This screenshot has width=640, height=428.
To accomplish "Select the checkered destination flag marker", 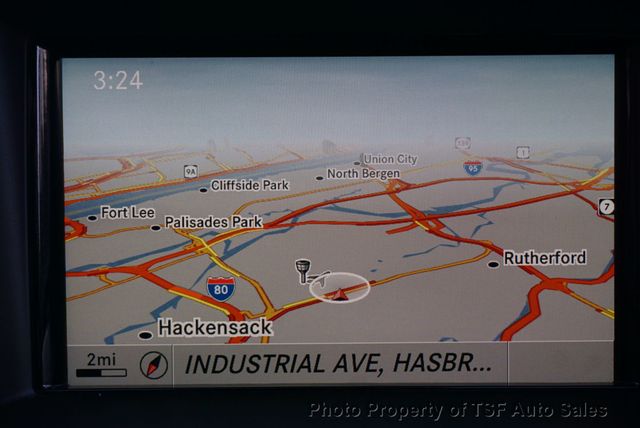I will (303, 270).
